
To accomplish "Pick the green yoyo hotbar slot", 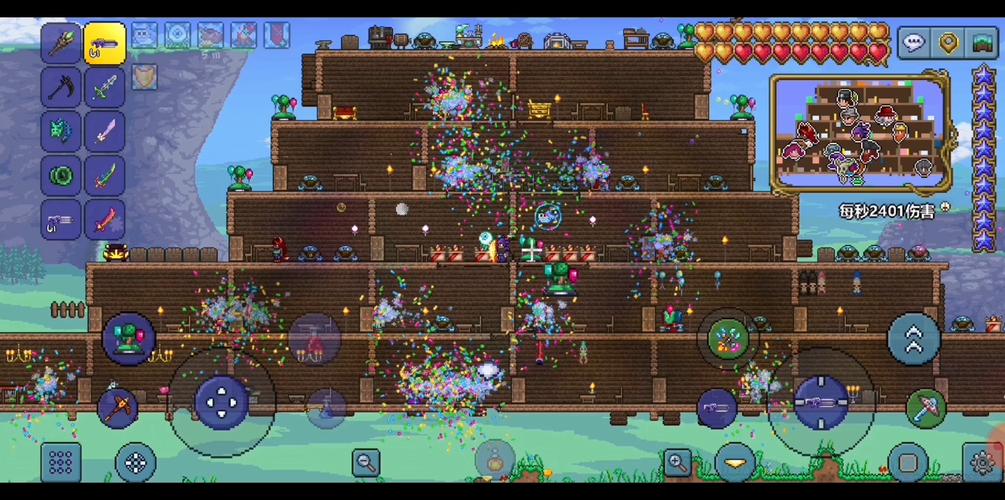I will [x=61, y=175].
